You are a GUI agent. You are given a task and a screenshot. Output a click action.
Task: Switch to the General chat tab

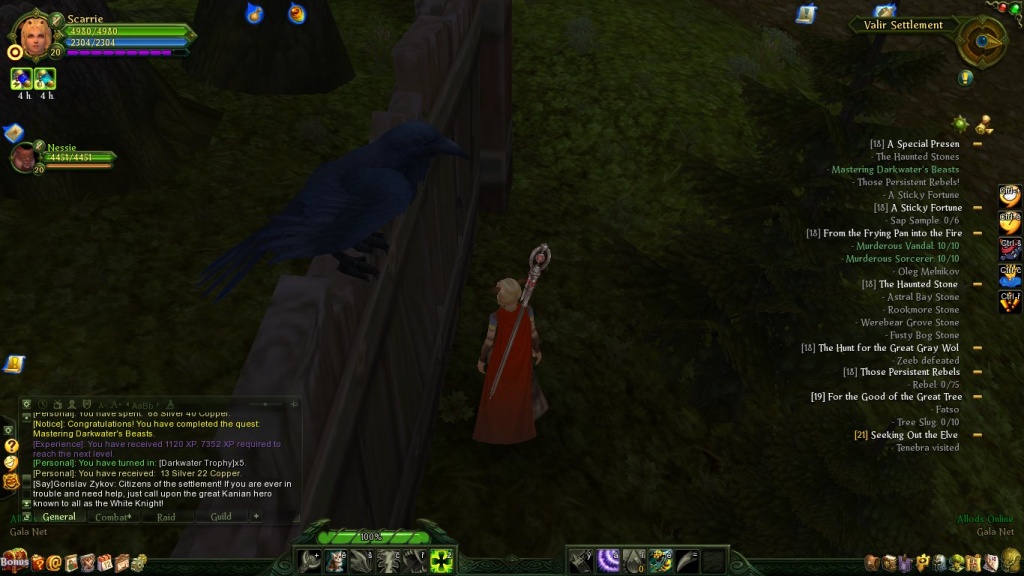[x=59, y=516]
